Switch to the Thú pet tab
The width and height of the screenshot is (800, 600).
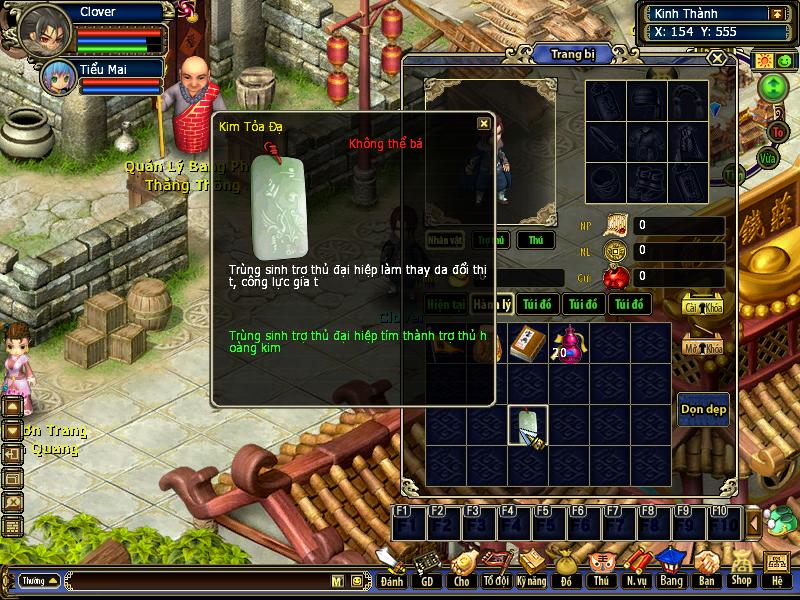click(x=535, y=240)
